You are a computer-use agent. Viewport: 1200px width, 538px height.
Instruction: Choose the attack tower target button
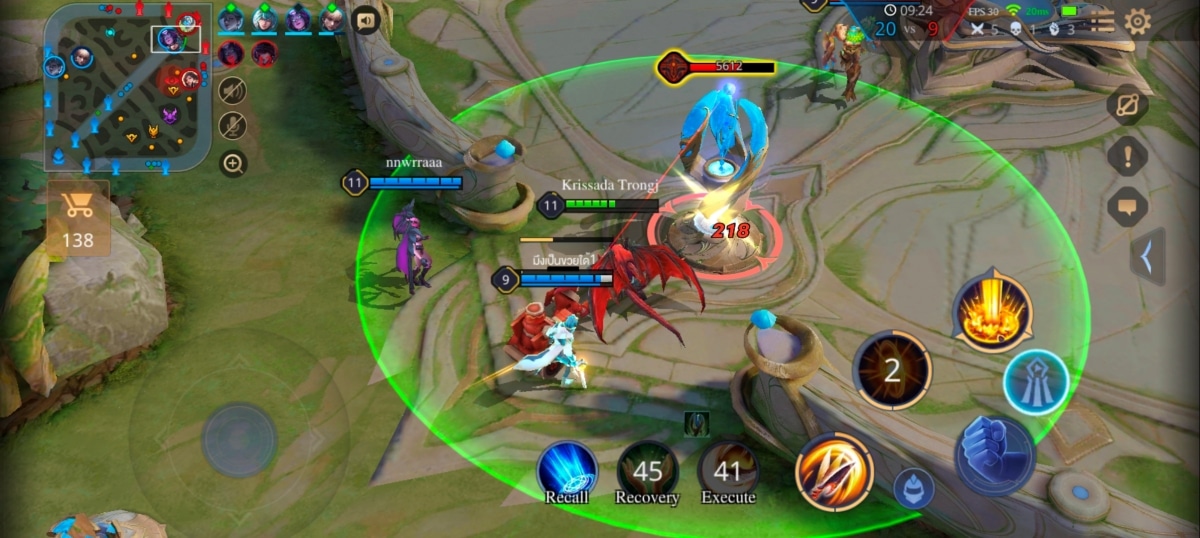click(x=1036, y=382)
